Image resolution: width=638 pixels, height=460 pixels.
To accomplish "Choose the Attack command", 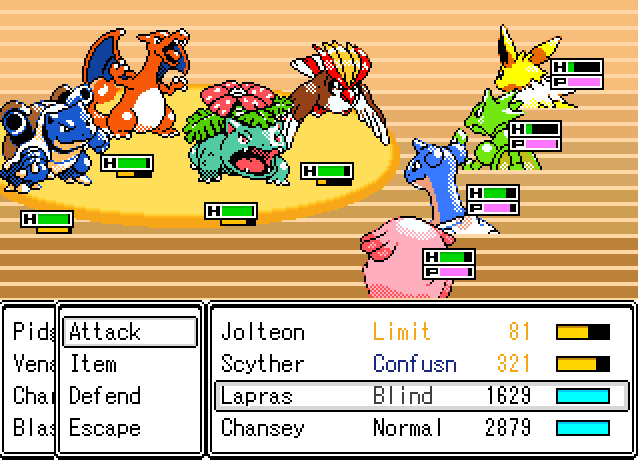I will point(128,332).
